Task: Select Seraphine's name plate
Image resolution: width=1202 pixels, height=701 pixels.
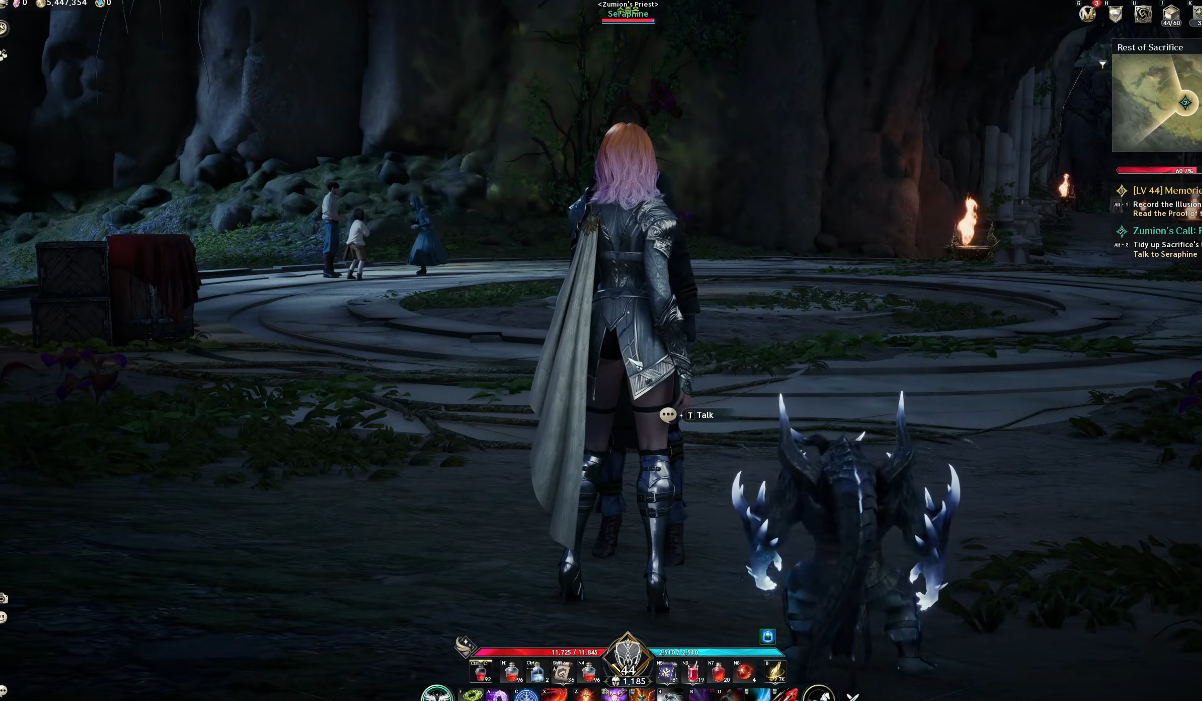Action: [x=628, y=14]
